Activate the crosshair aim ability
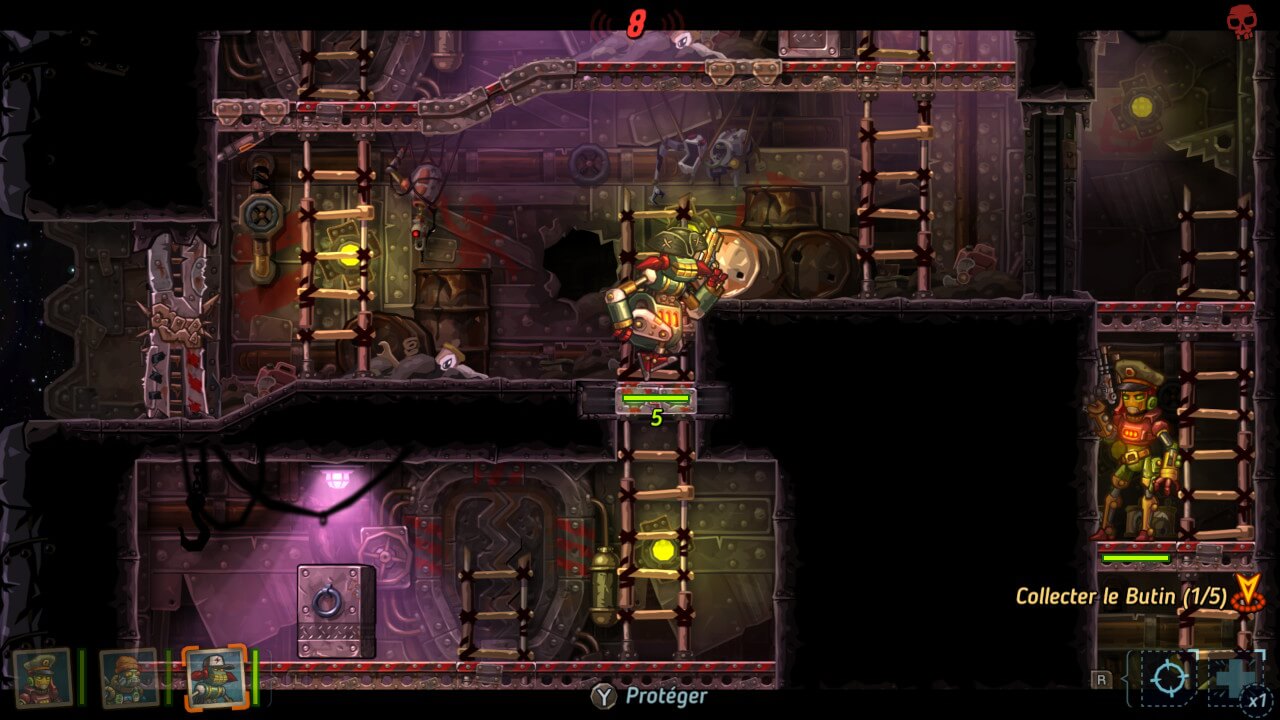 (1167, 678)
